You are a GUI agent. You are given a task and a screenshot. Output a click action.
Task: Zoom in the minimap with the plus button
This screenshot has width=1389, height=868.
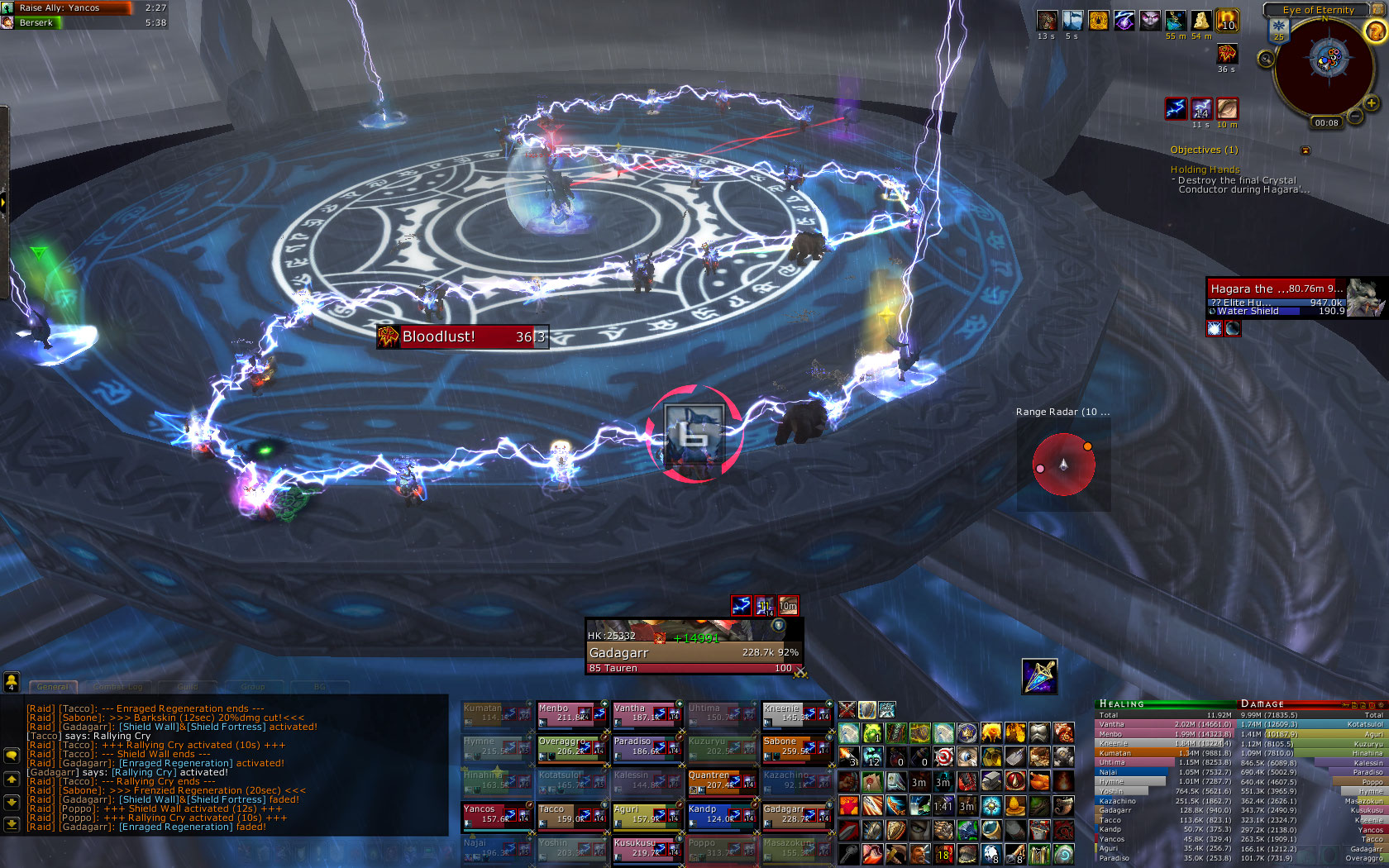(x=1372, y=104)
